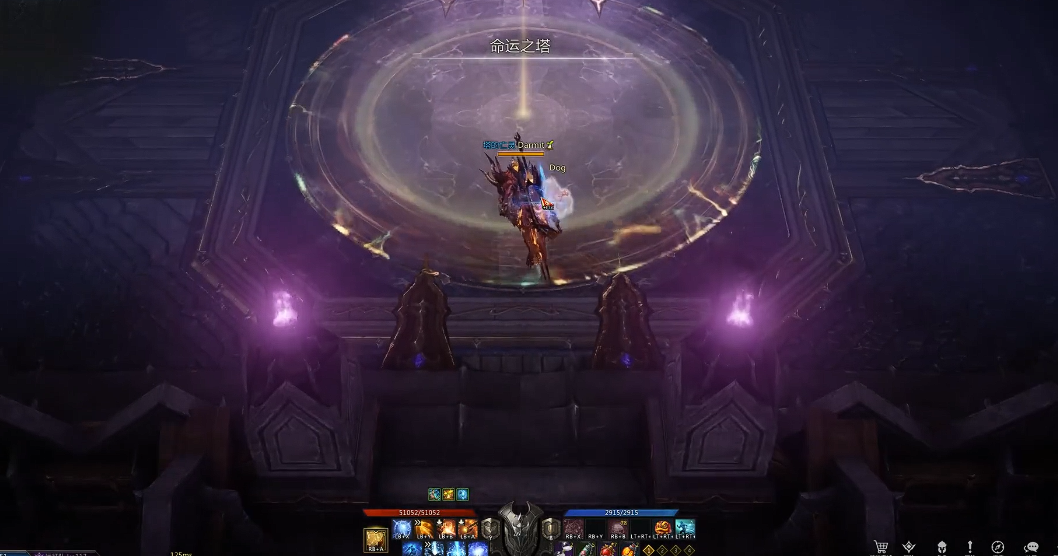The image size is (1058, 556).
Task: Click the left shield emblem beside the centre crest
Action: click(x=490, y=528)
